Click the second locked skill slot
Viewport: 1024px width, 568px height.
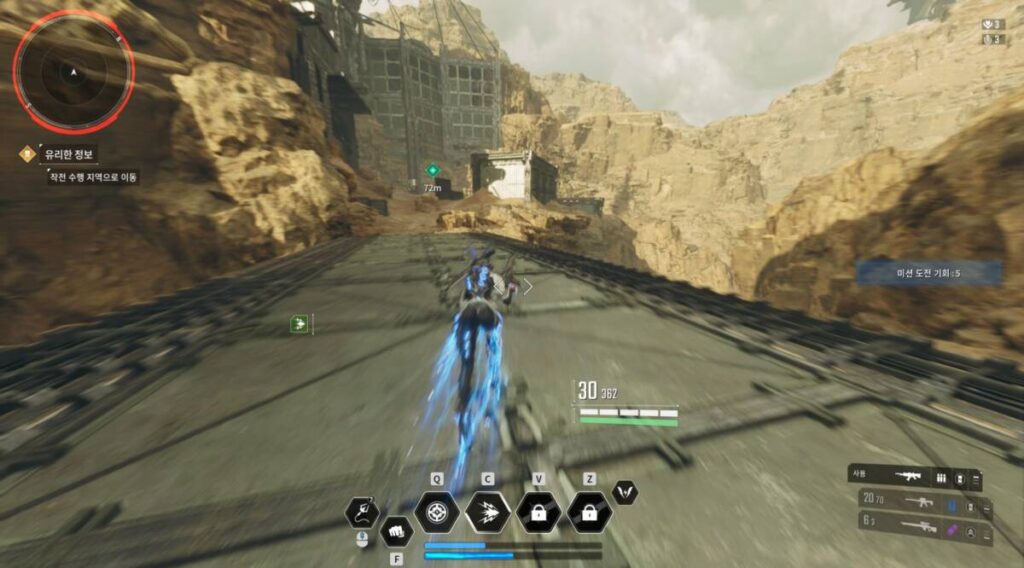pos(590,512)
